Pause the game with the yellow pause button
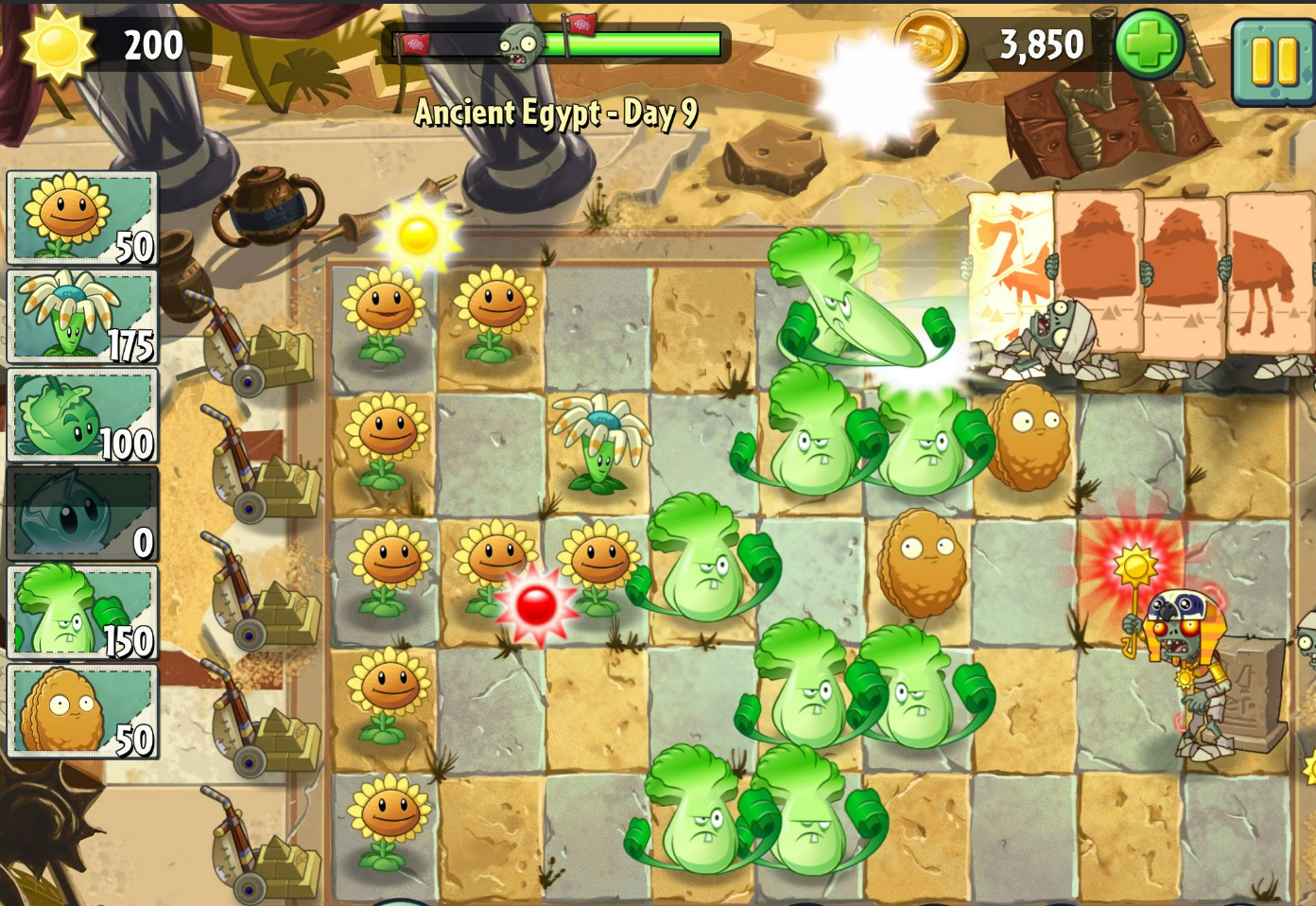The width and height of the screenshot is (1316, 906). [x=1273, y=61]
